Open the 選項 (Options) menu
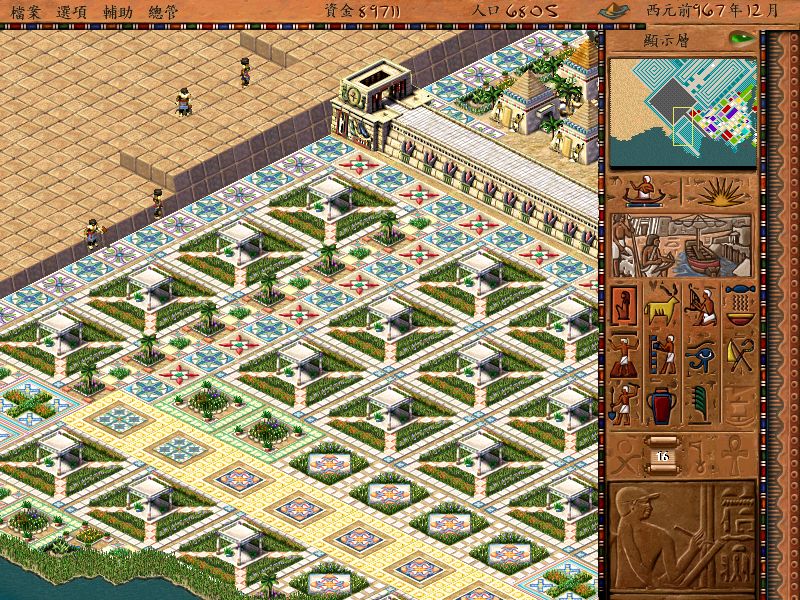 [72, 10]
